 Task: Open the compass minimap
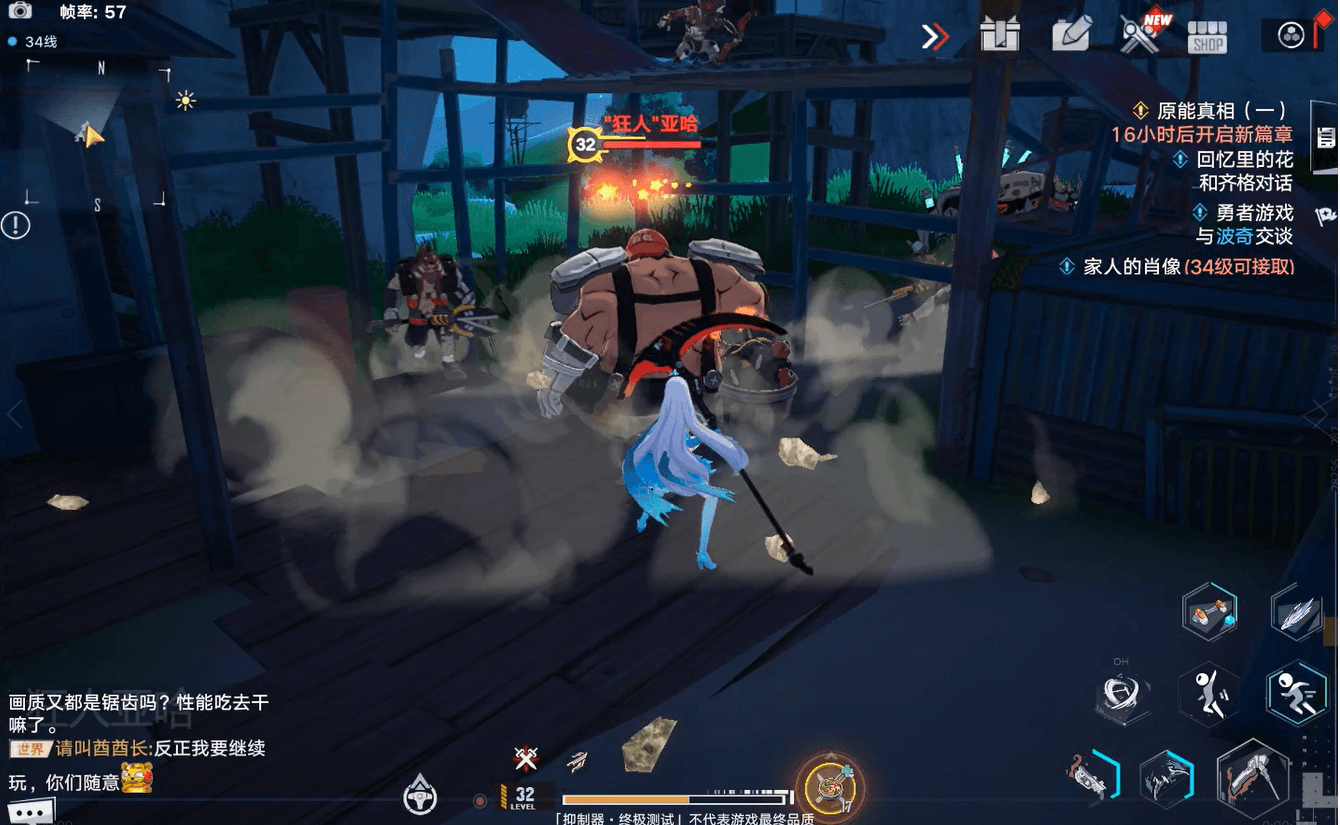click(98, 135)
